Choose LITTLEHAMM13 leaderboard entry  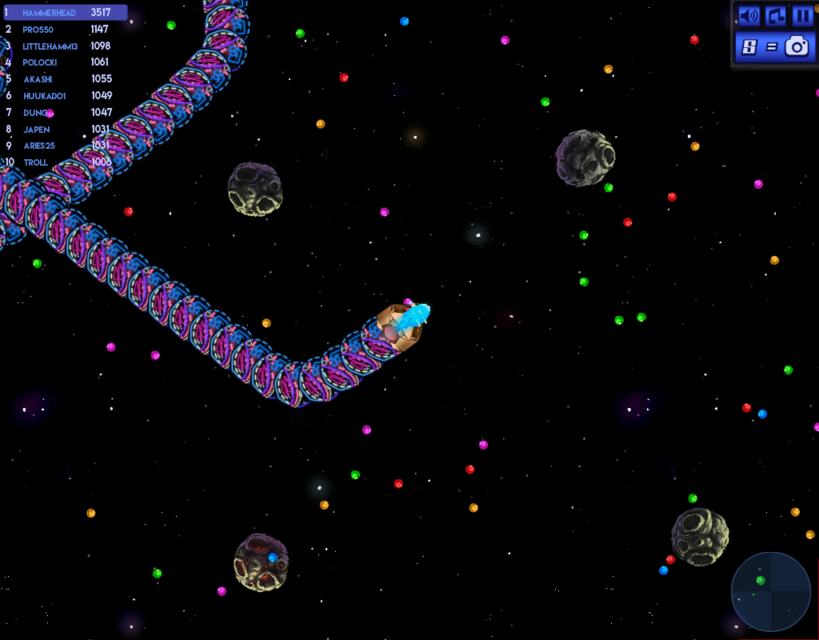point(64,46)
